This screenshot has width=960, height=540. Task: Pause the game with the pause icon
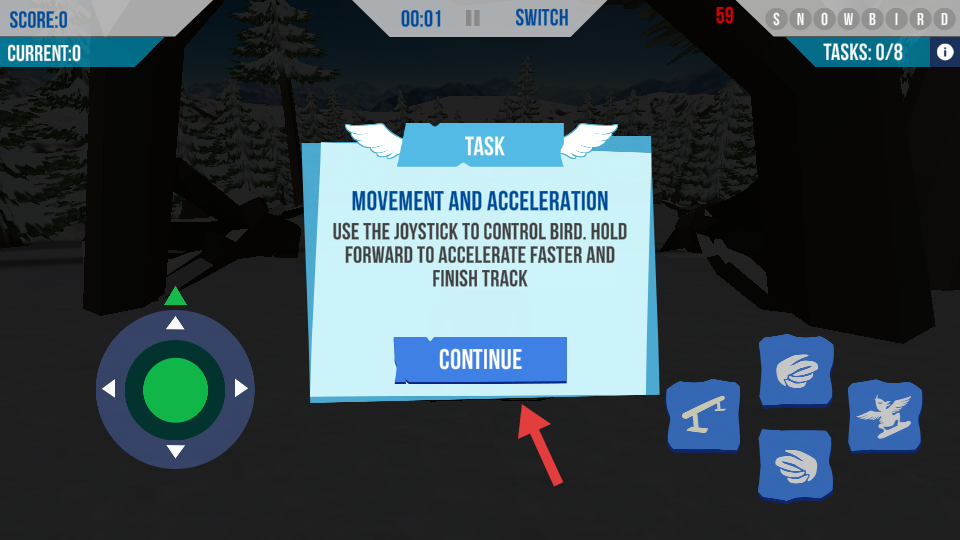[473, 18]
